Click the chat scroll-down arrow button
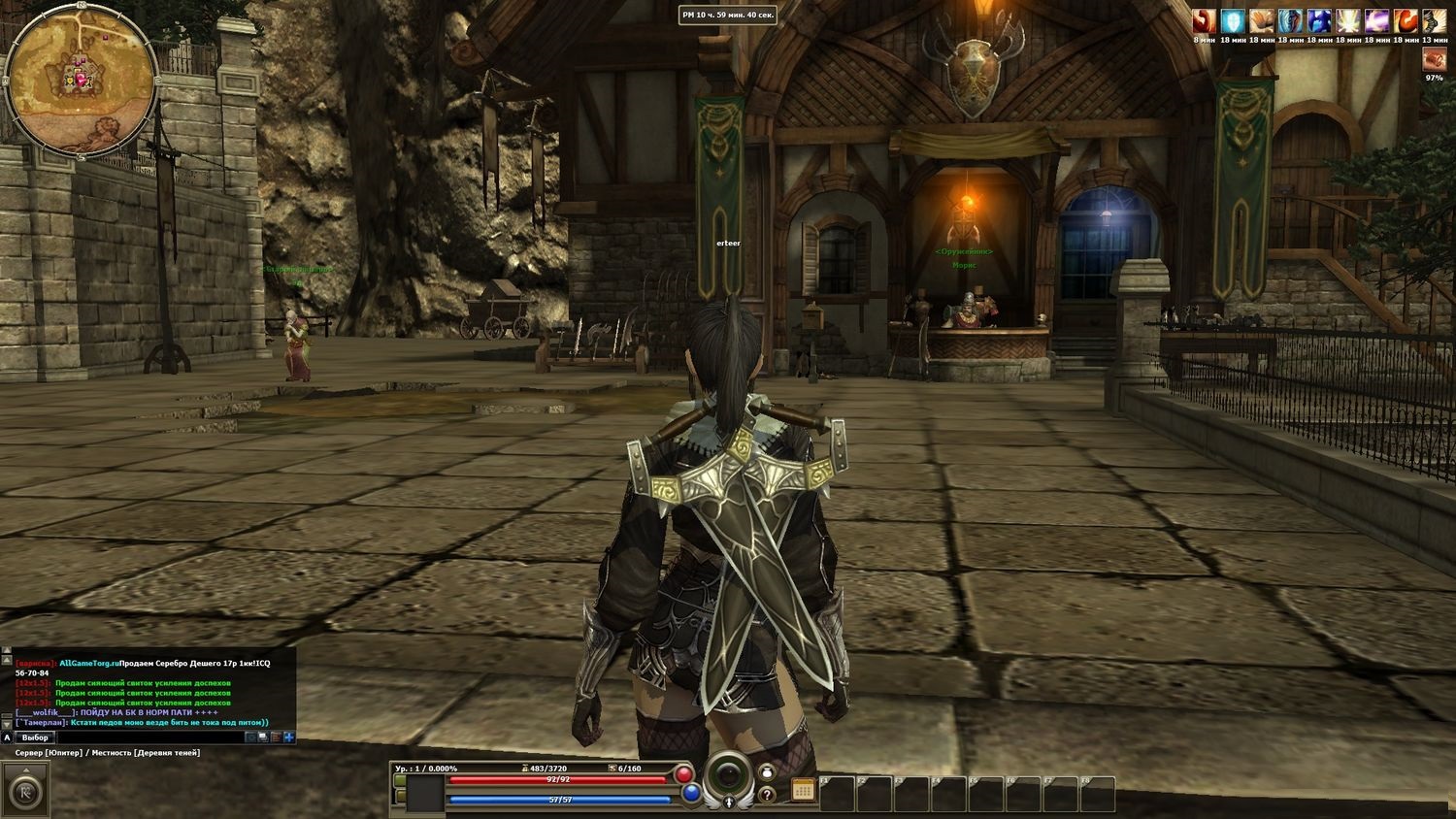 coord(8,723)
